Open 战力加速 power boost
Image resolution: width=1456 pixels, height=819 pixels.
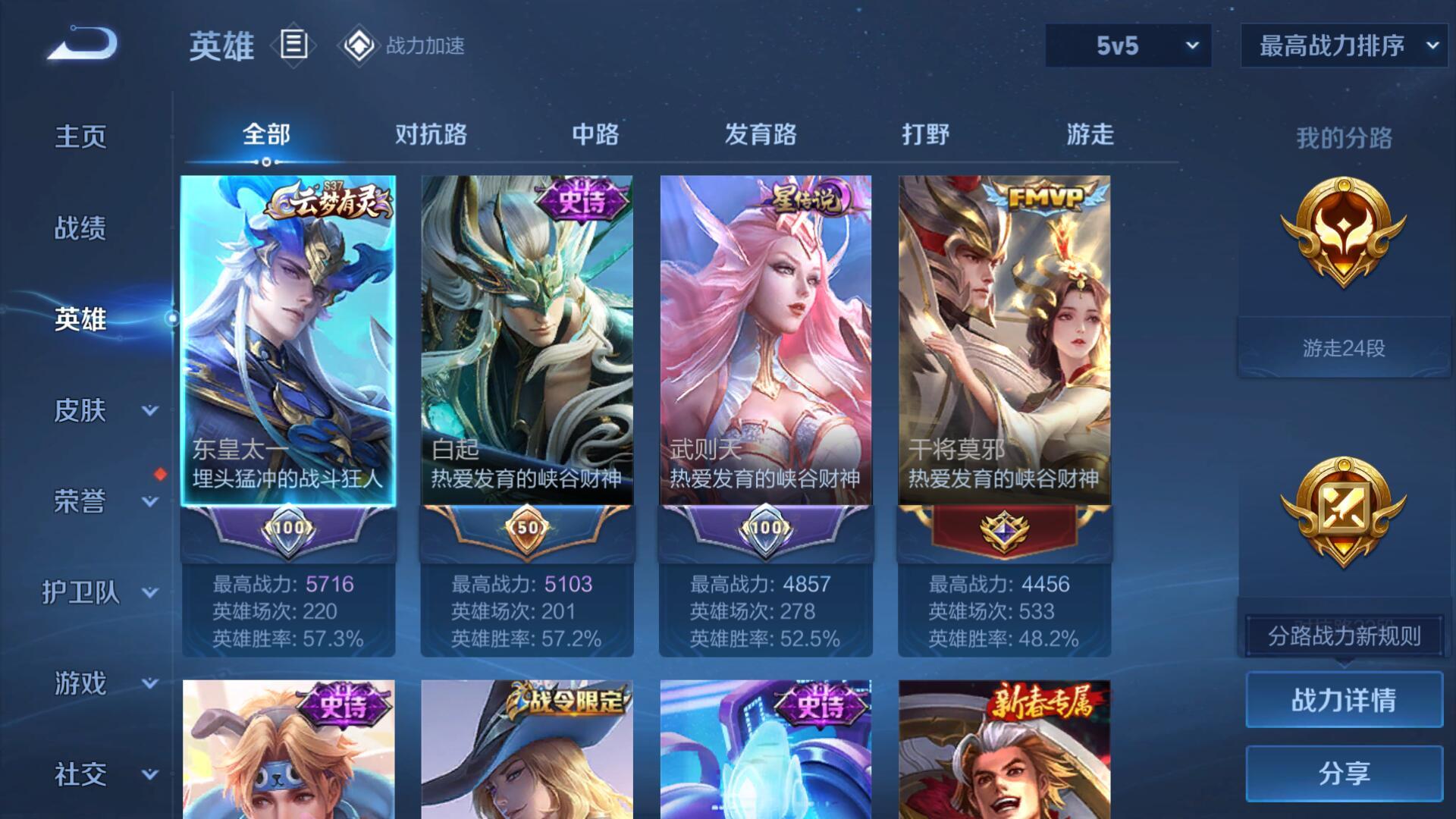click(403, 45)
